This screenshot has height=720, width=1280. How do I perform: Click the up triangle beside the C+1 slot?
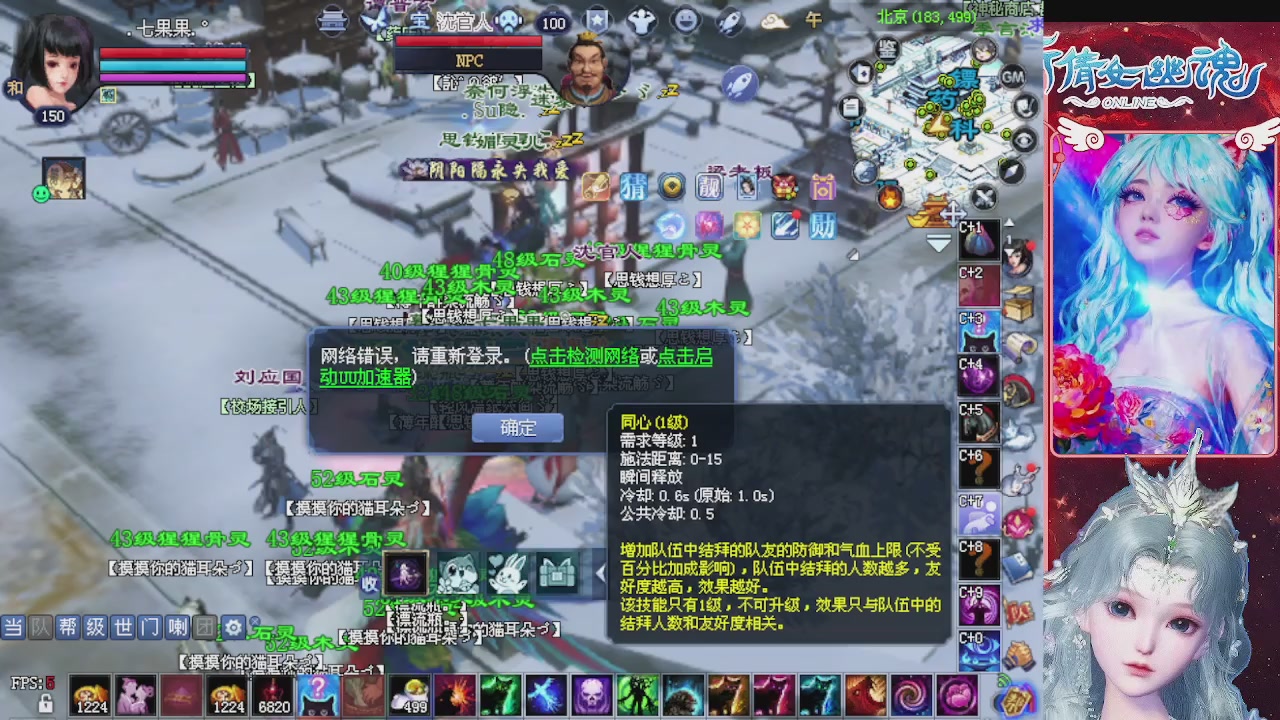point(1011,222)
